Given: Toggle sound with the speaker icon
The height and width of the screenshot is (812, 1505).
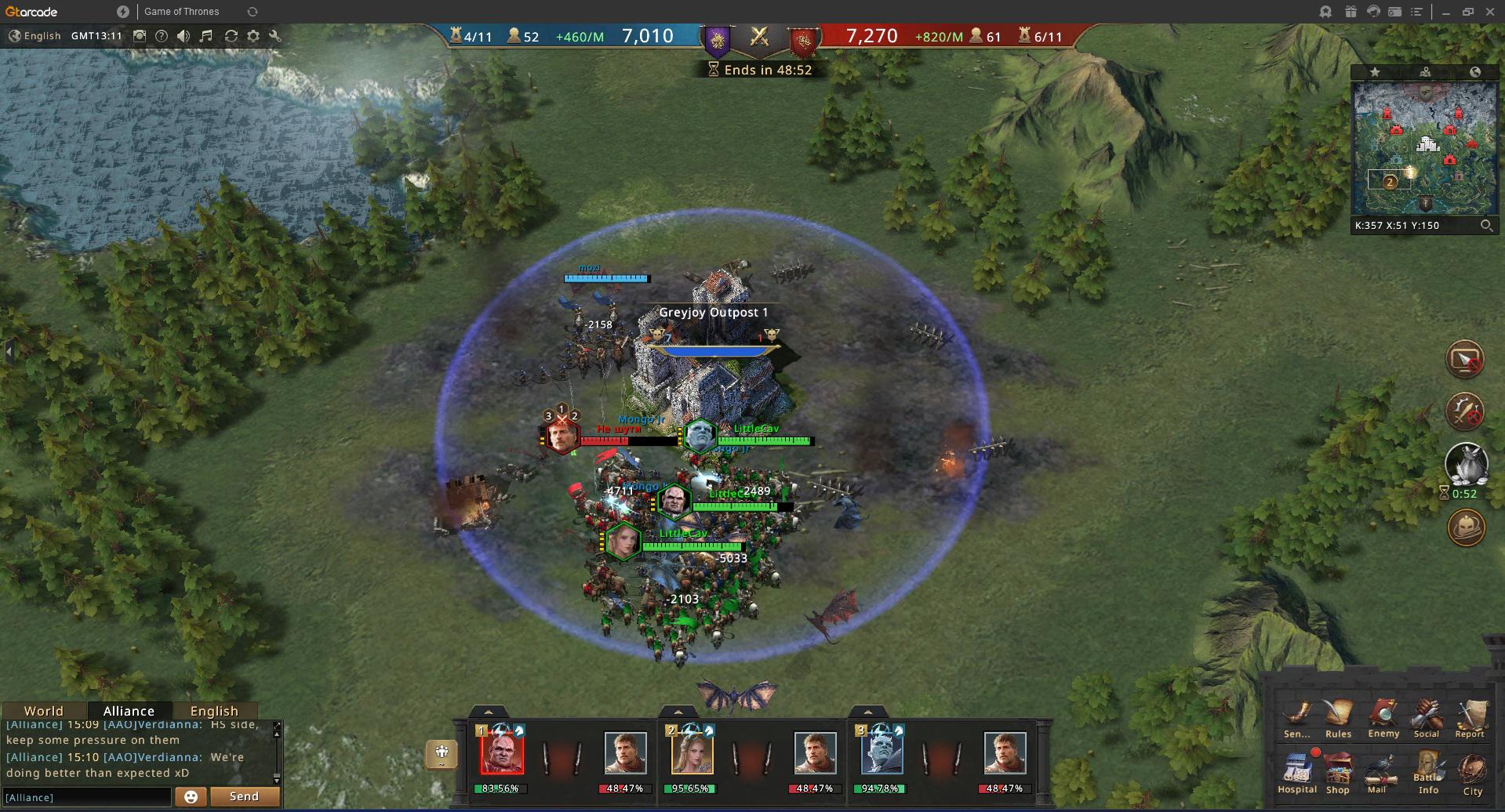Looking at the screenshot, I should [184, 36].
